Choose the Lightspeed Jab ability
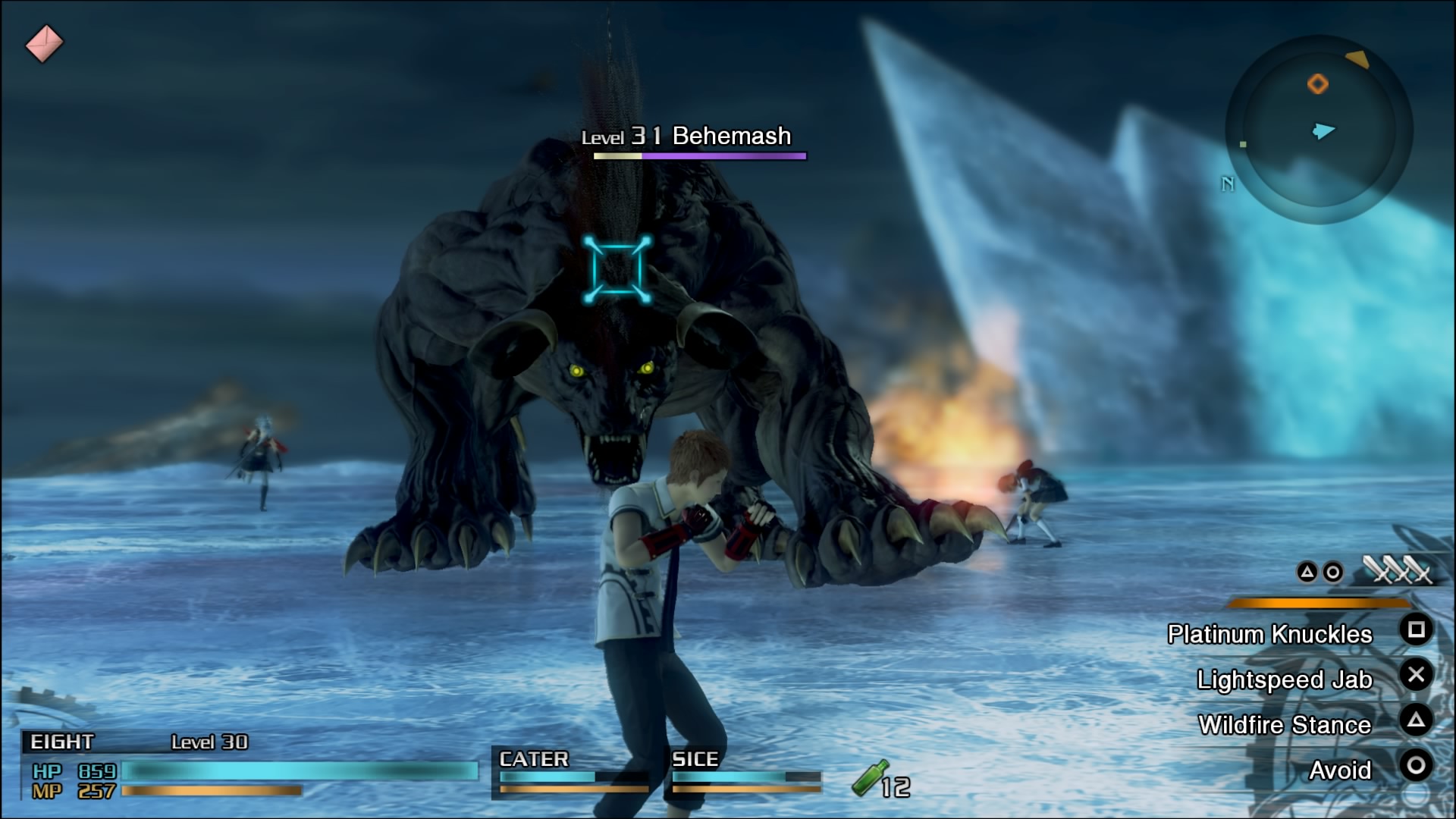This screenshot has width=1456, height=819. [1284, 679]
